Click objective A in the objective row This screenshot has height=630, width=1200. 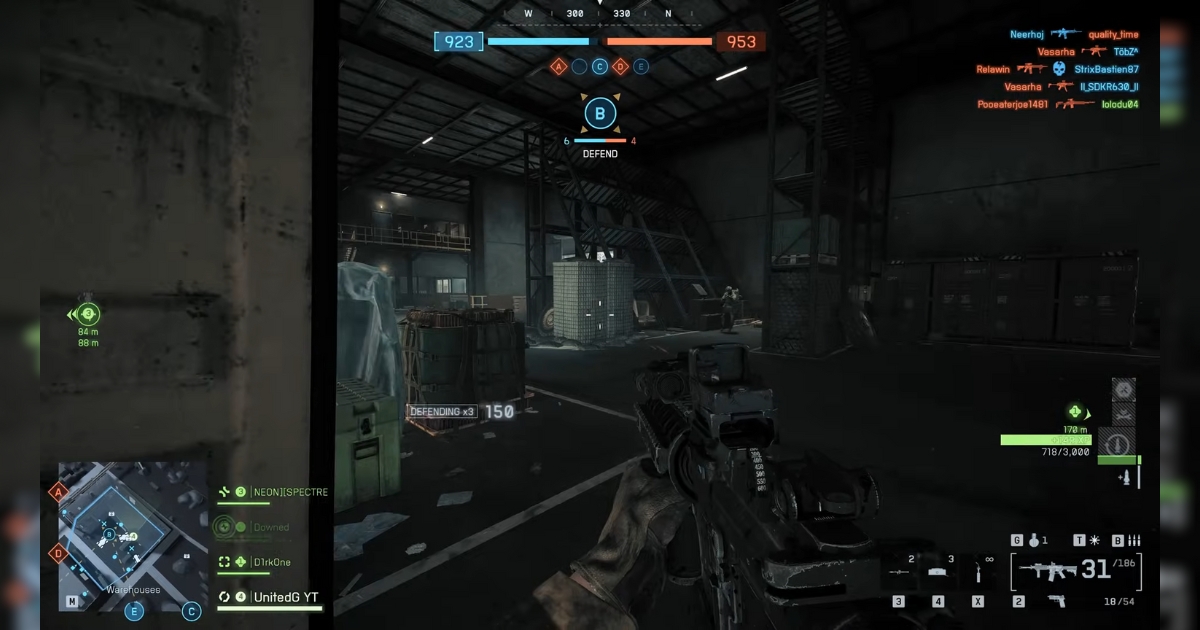point(558,67)
